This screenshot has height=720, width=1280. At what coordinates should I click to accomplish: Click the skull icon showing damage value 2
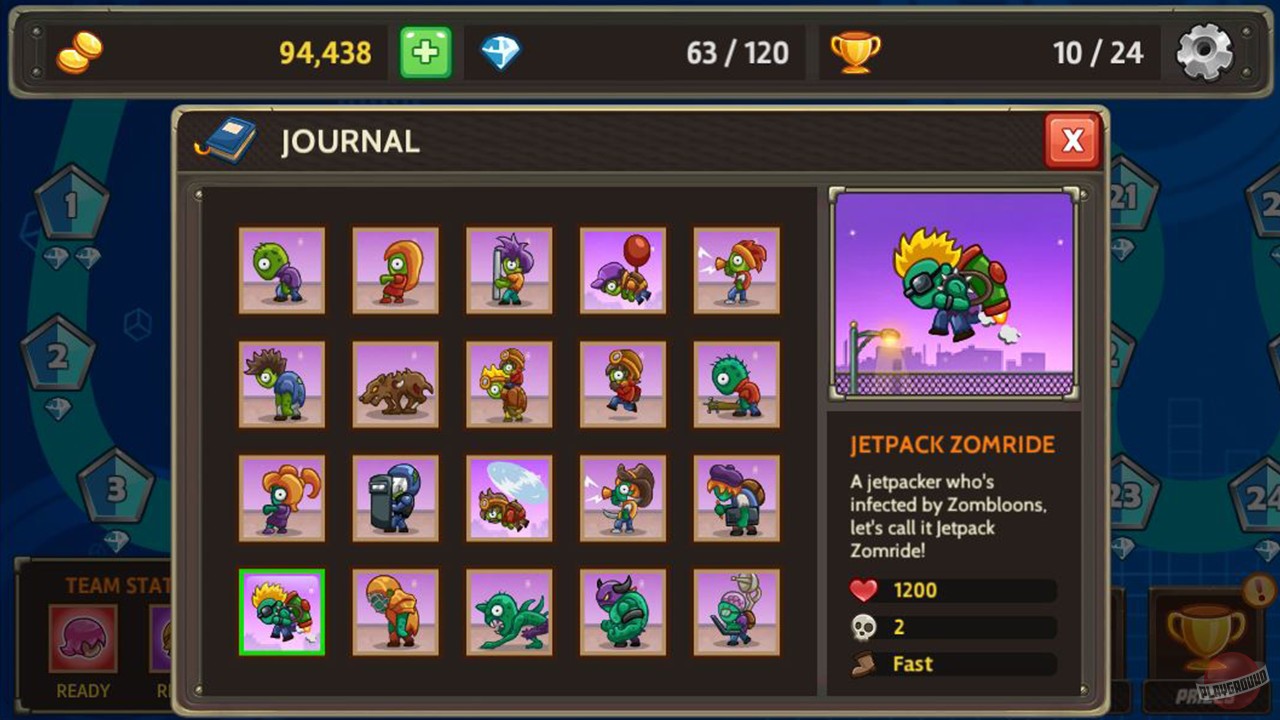(862, 627)
